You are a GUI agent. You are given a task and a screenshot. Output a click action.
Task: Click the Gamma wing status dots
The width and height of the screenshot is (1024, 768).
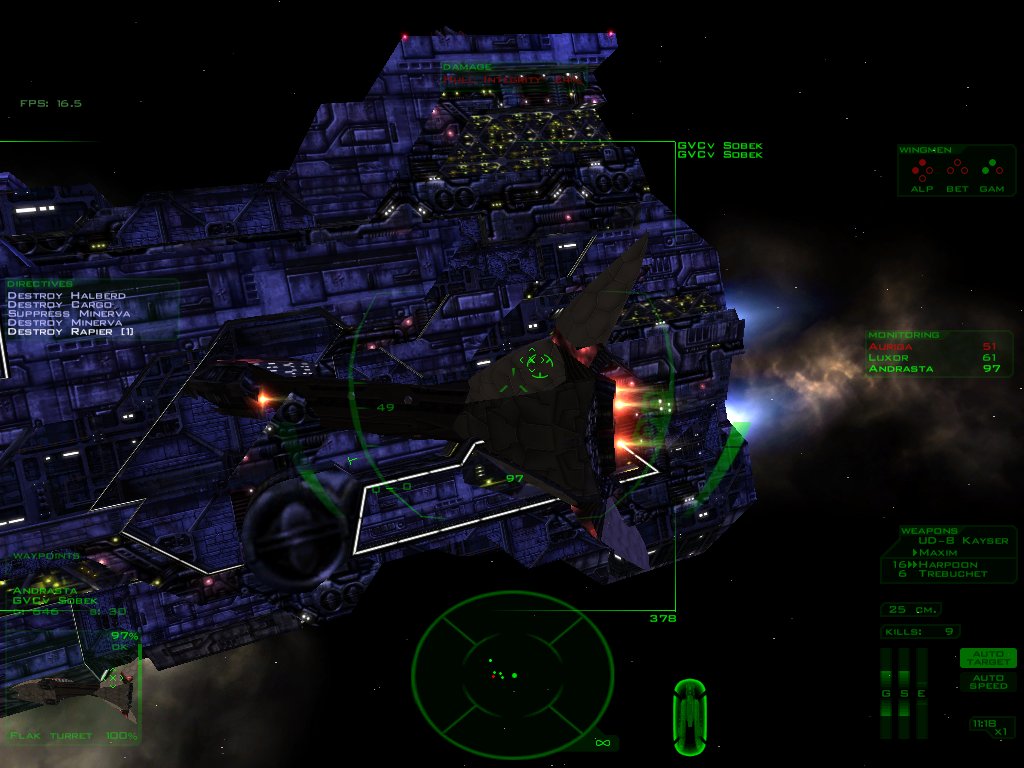pyautogui.click(x=991, y=168)
